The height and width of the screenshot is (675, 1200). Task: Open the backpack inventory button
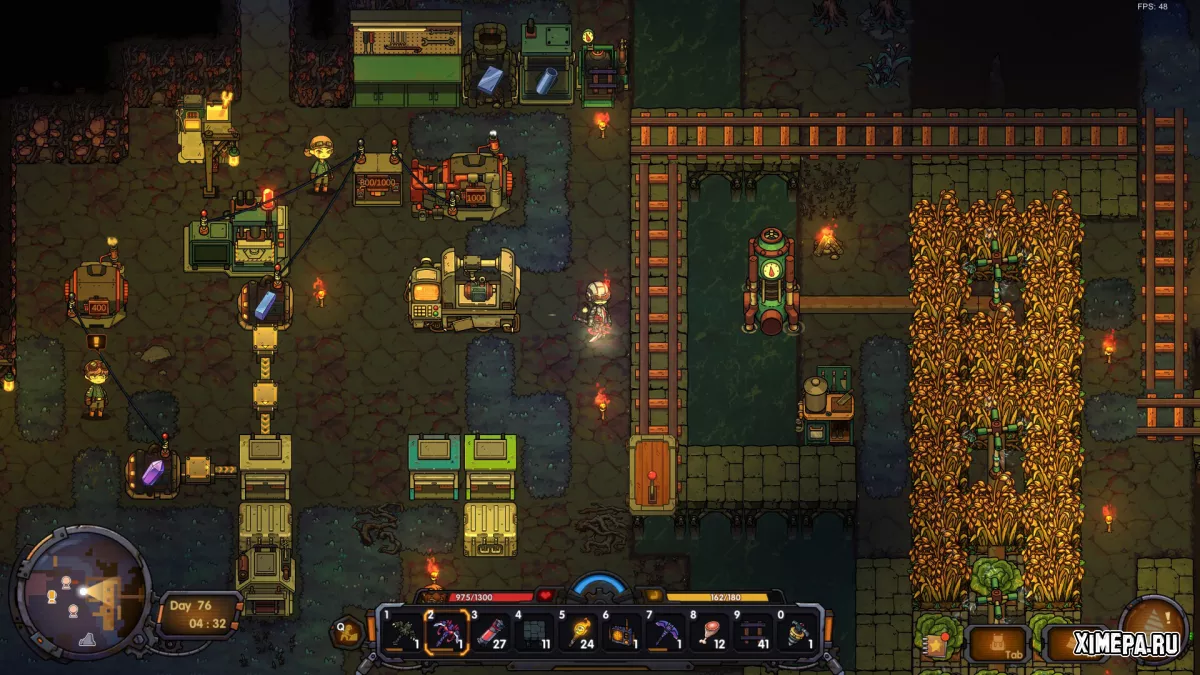[1000, 642]
